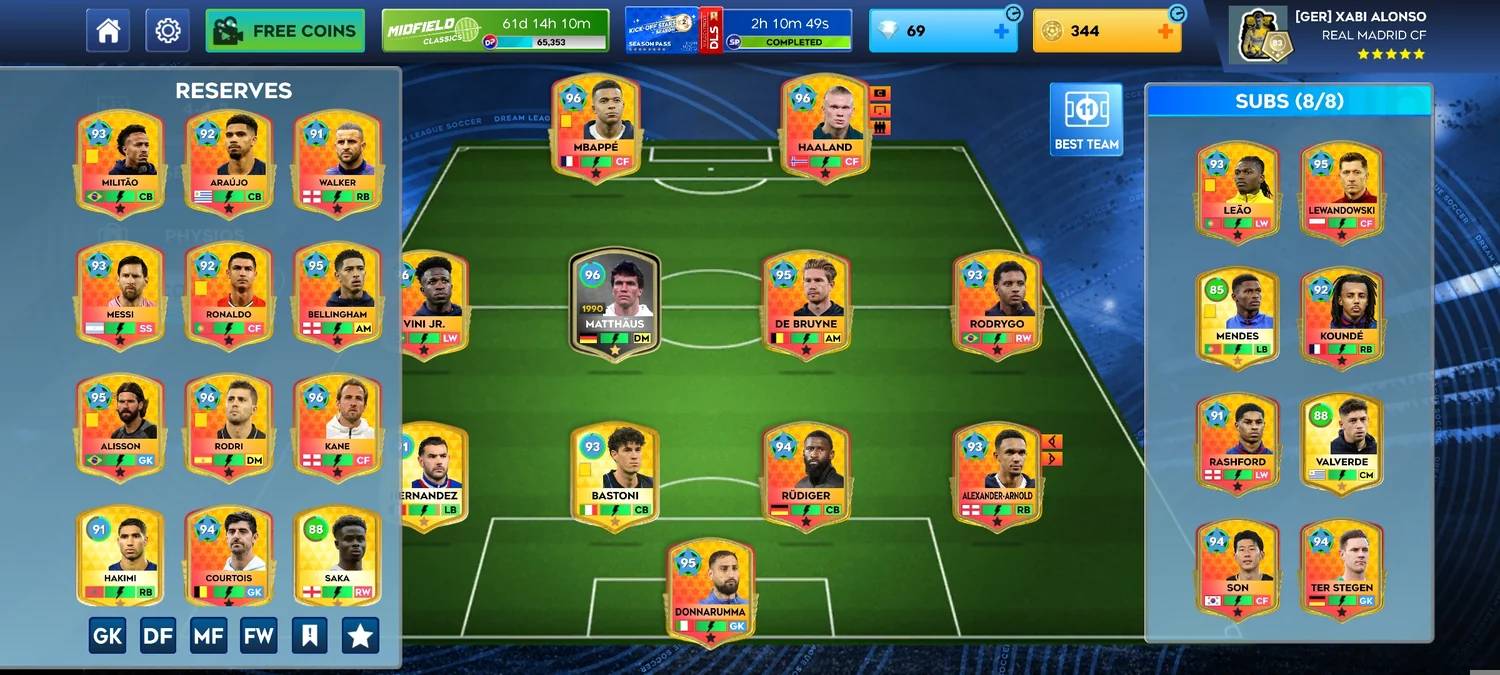Open the gear settings menu

[x=167, y=31]
